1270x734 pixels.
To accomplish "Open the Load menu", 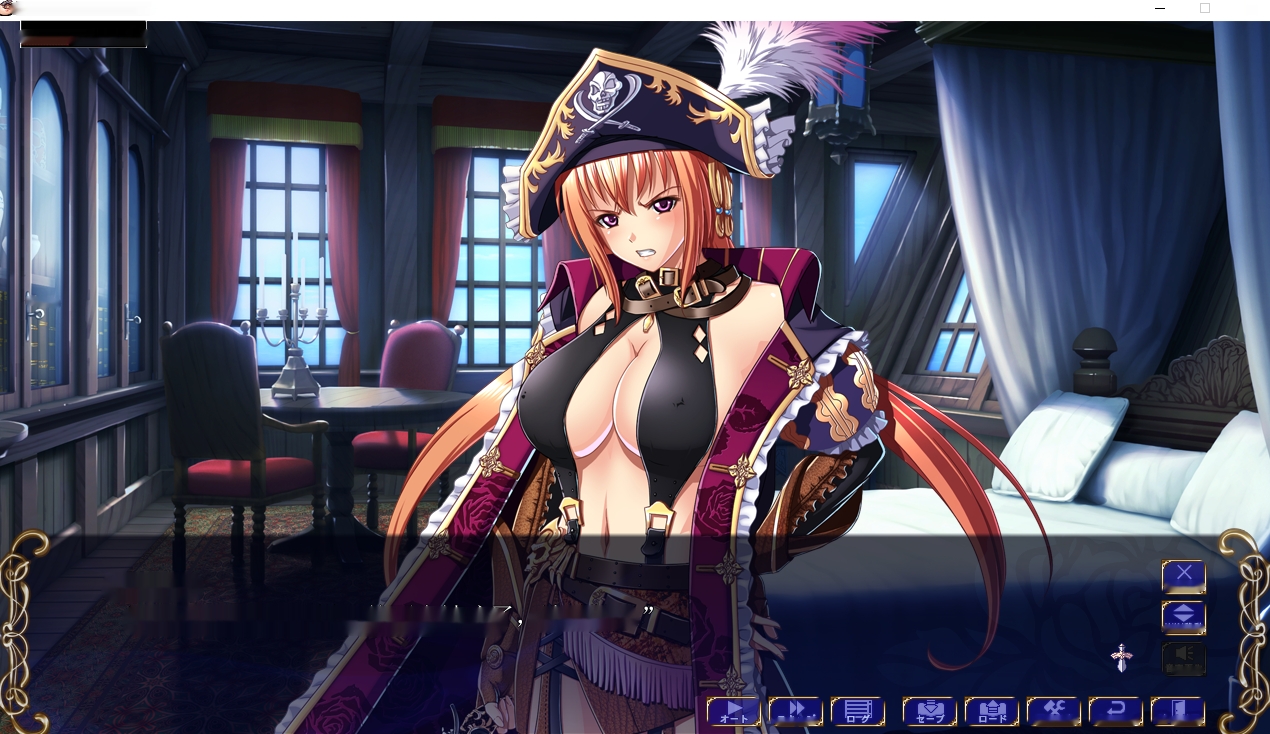I will pos(991,711).
